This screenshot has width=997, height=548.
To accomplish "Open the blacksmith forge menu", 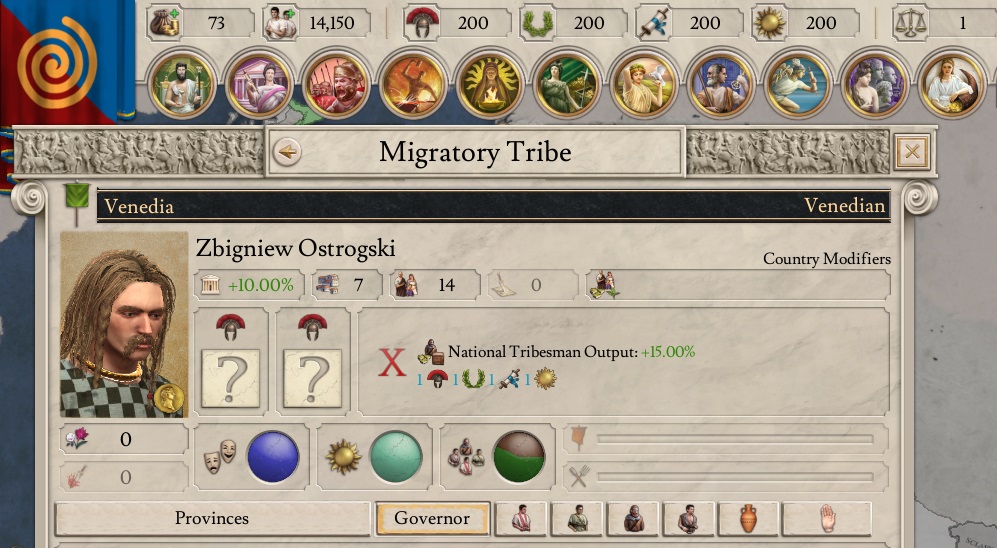I will (412, 84).
